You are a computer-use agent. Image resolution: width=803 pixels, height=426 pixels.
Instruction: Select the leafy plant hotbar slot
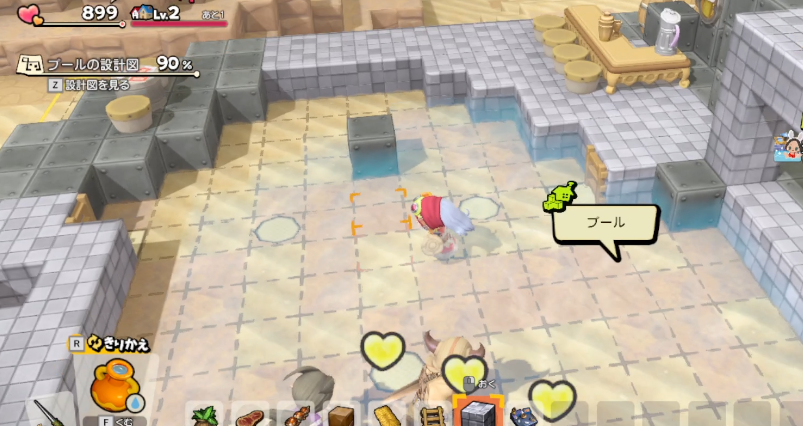[x=205, y=416]
